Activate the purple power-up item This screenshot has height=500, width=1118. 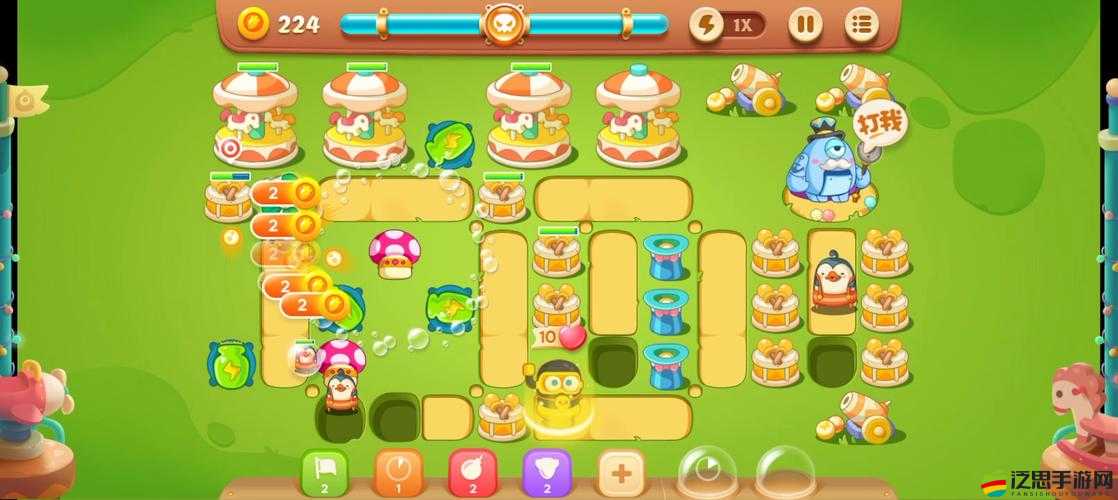pyautogui.click(x=547, y=471)
